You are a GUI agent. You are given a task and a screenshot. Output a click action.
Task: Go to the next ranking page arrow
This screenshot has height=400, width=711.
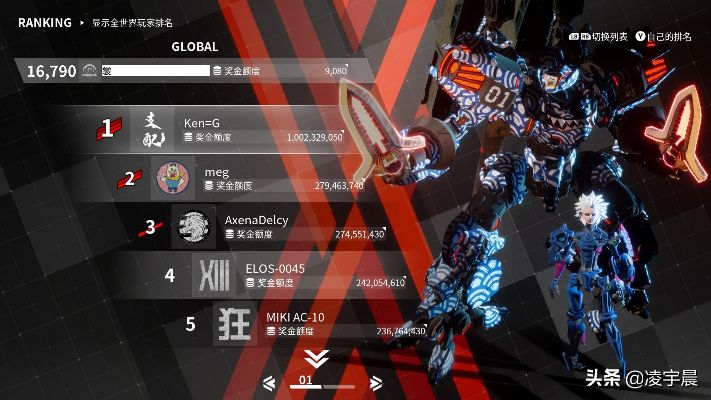click(x=376, y=383)
